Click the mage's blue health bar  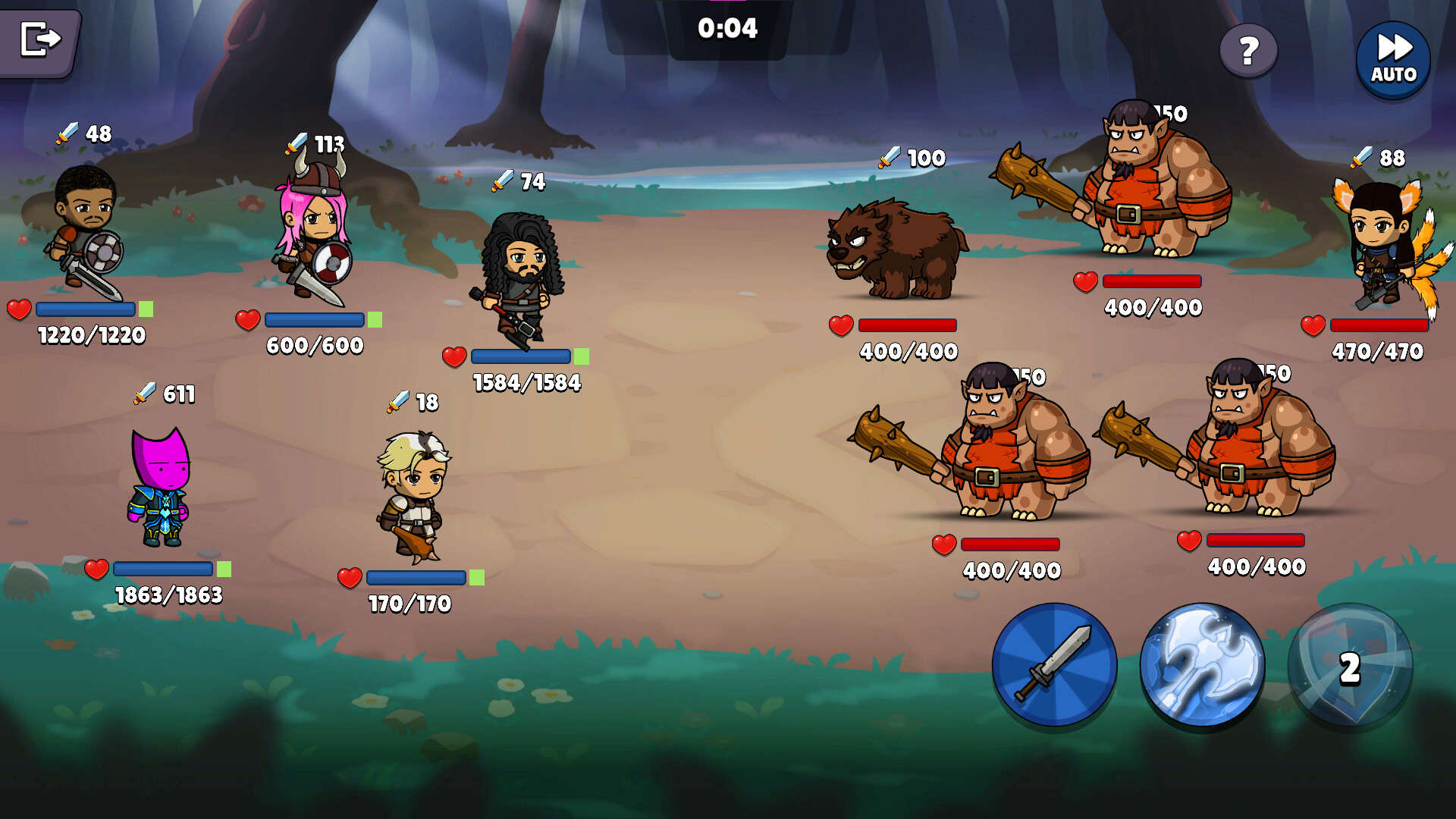pos(162,567)
